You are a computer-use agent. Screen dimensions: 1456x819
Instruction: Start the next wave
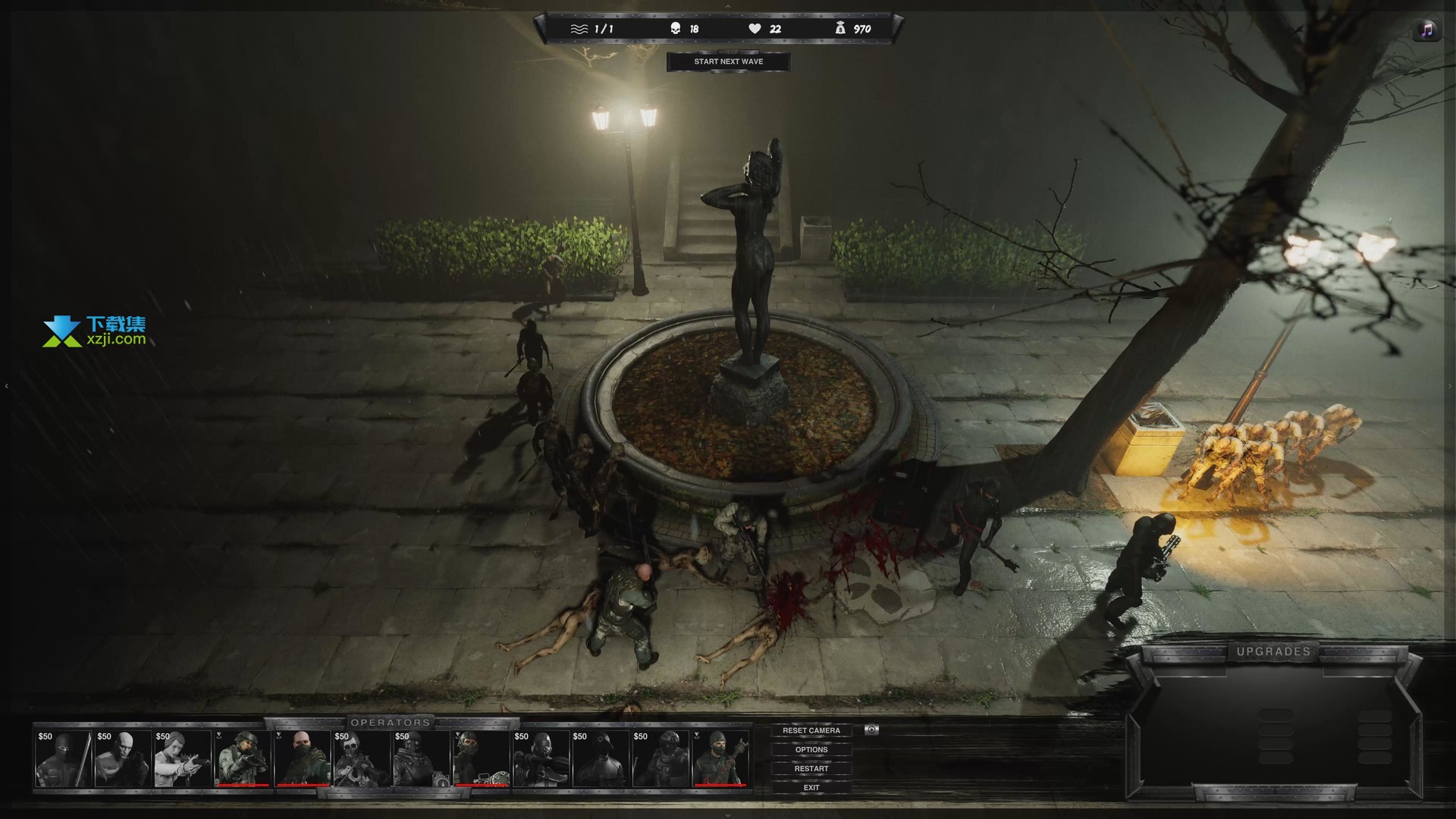[728, 61]
